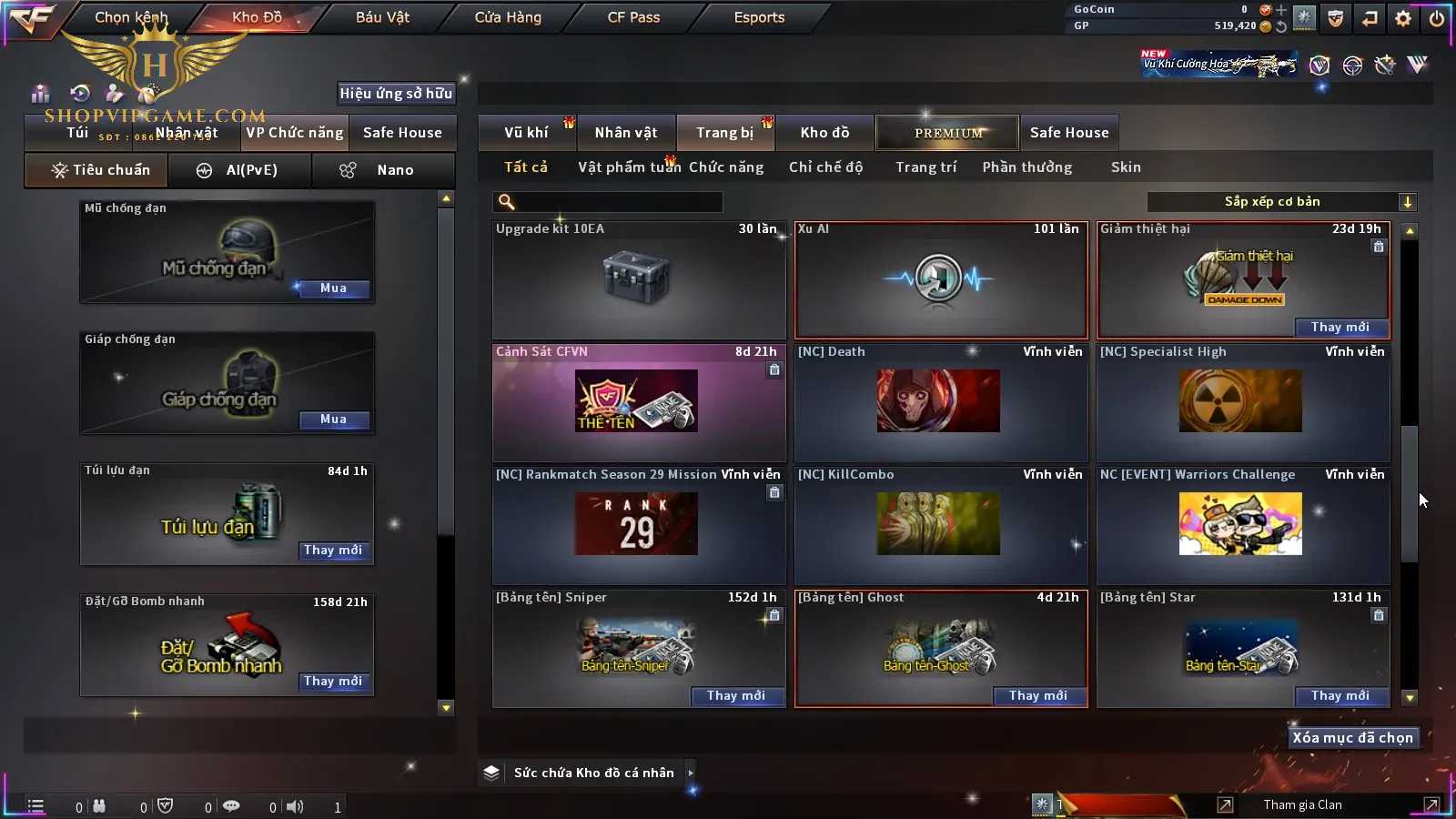Viewport: 1456px width, 819px height.
Task: Click the power icon to exit
Action: 1436,18
